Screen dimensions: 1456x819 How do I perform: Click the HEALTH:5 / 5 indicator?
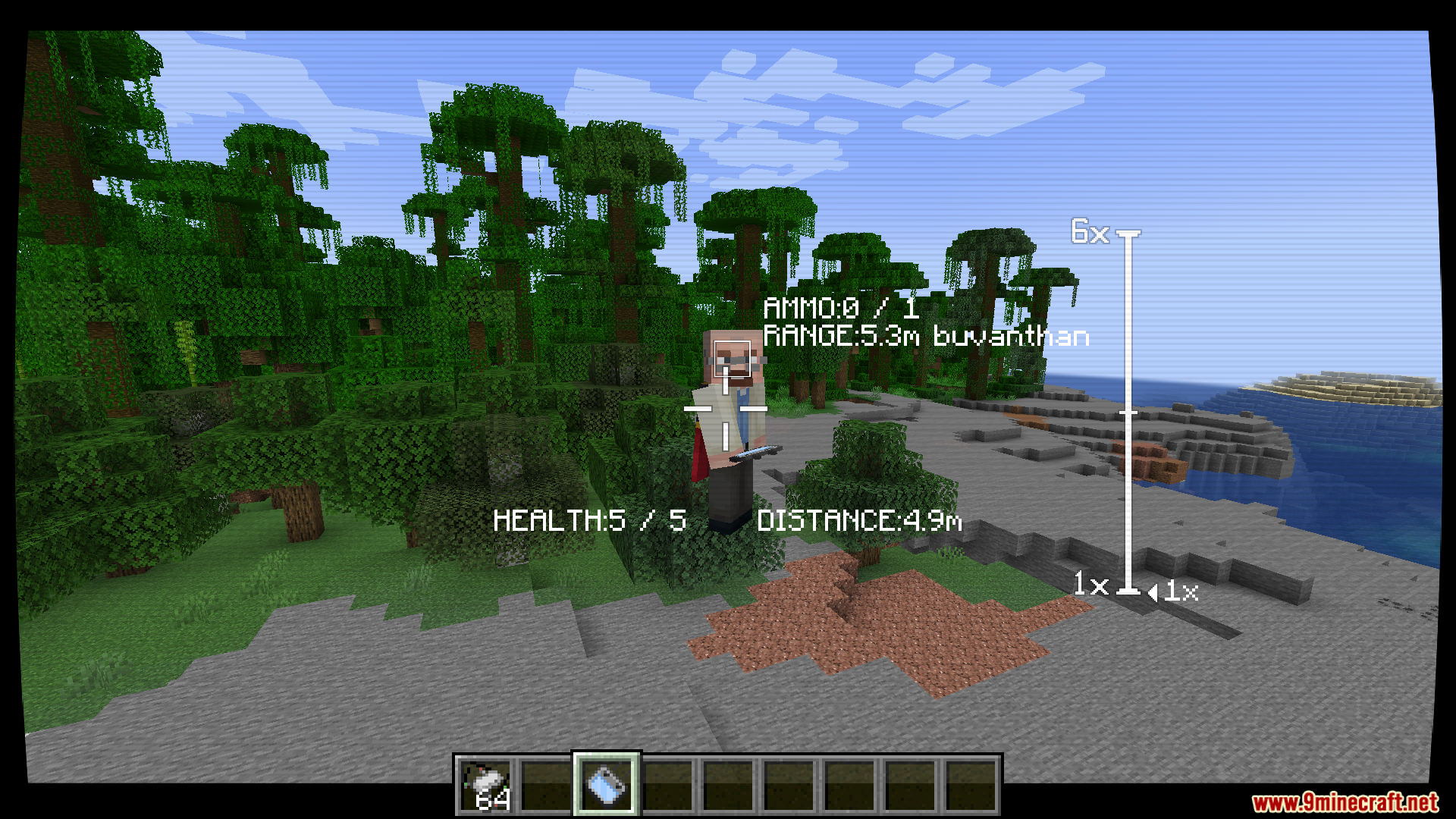(589, 520)
